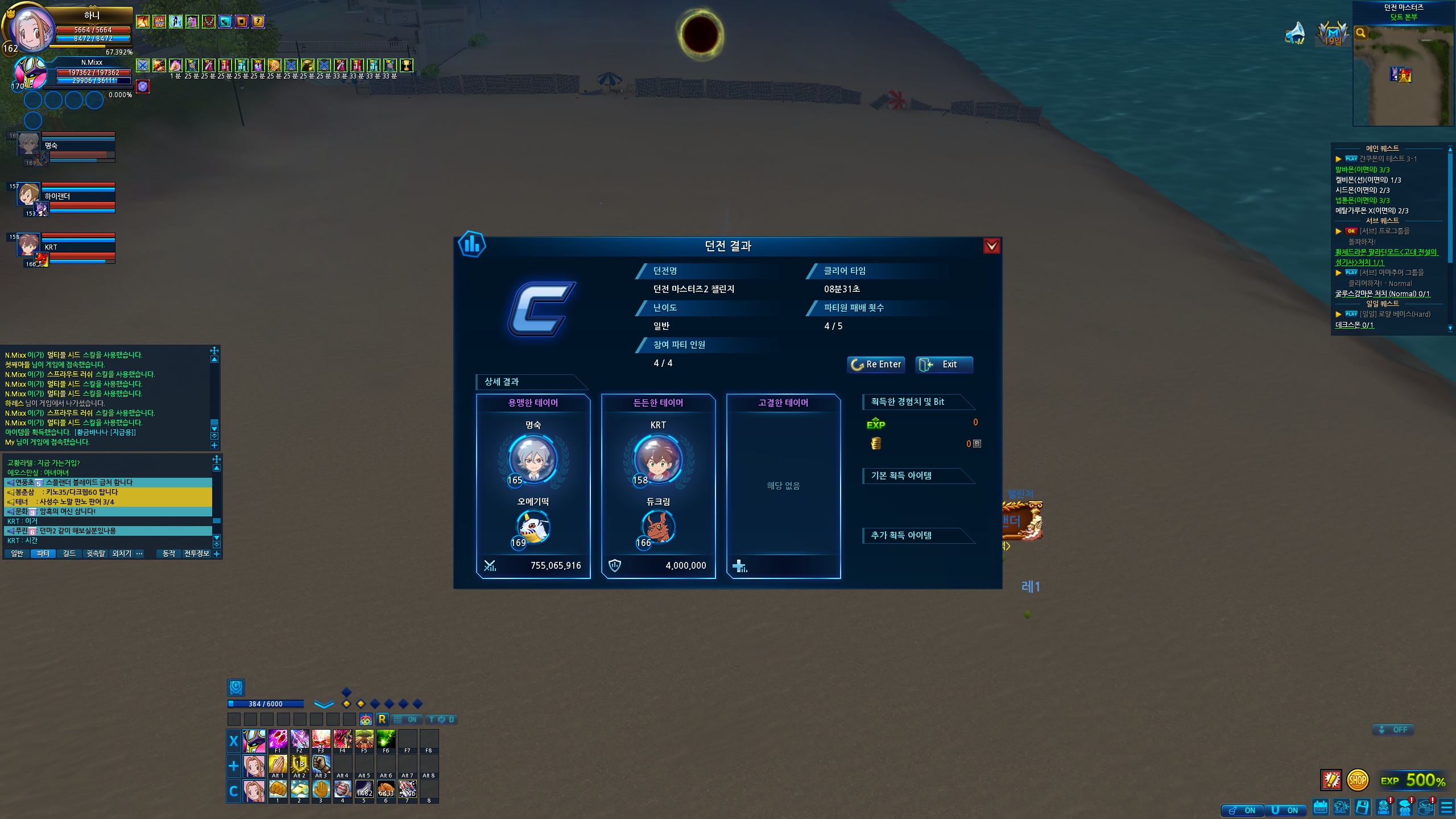Open the 전투정보 combat info tab
This screenshot has height=819, width=1456.
[197, 553]
